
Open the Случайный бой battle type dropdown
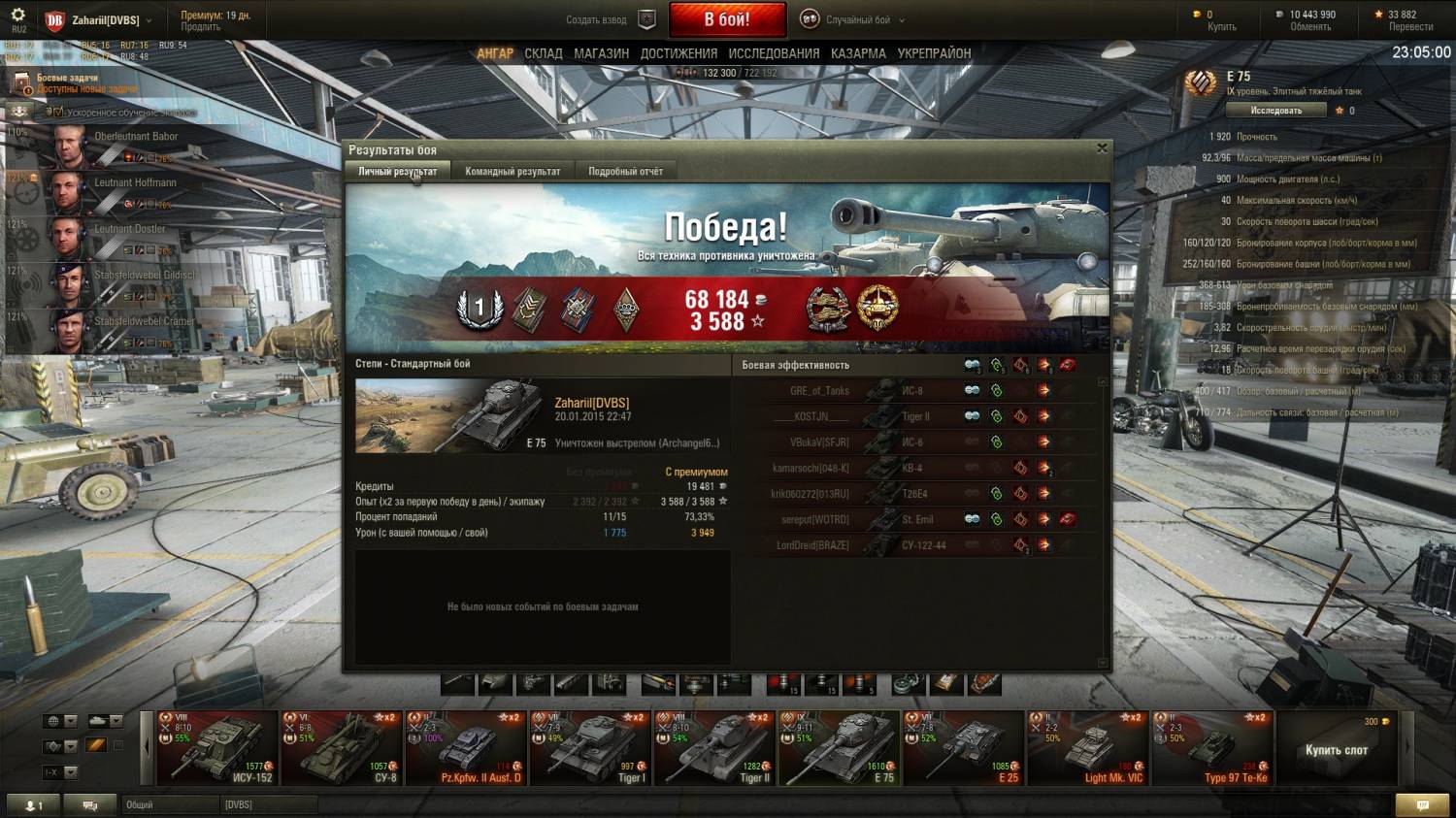pyautogui.click(x=854, y=19)
